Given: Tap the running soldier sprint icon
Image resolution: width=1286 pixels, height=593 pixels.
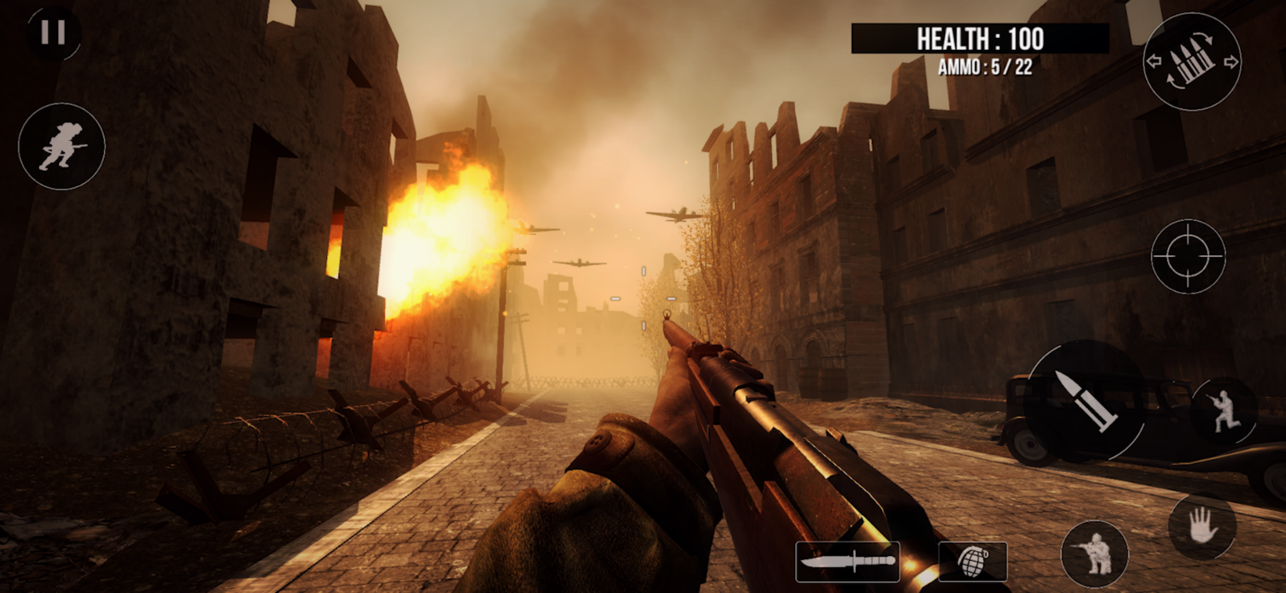Looking at the screenshot, I should coord(62,146).
